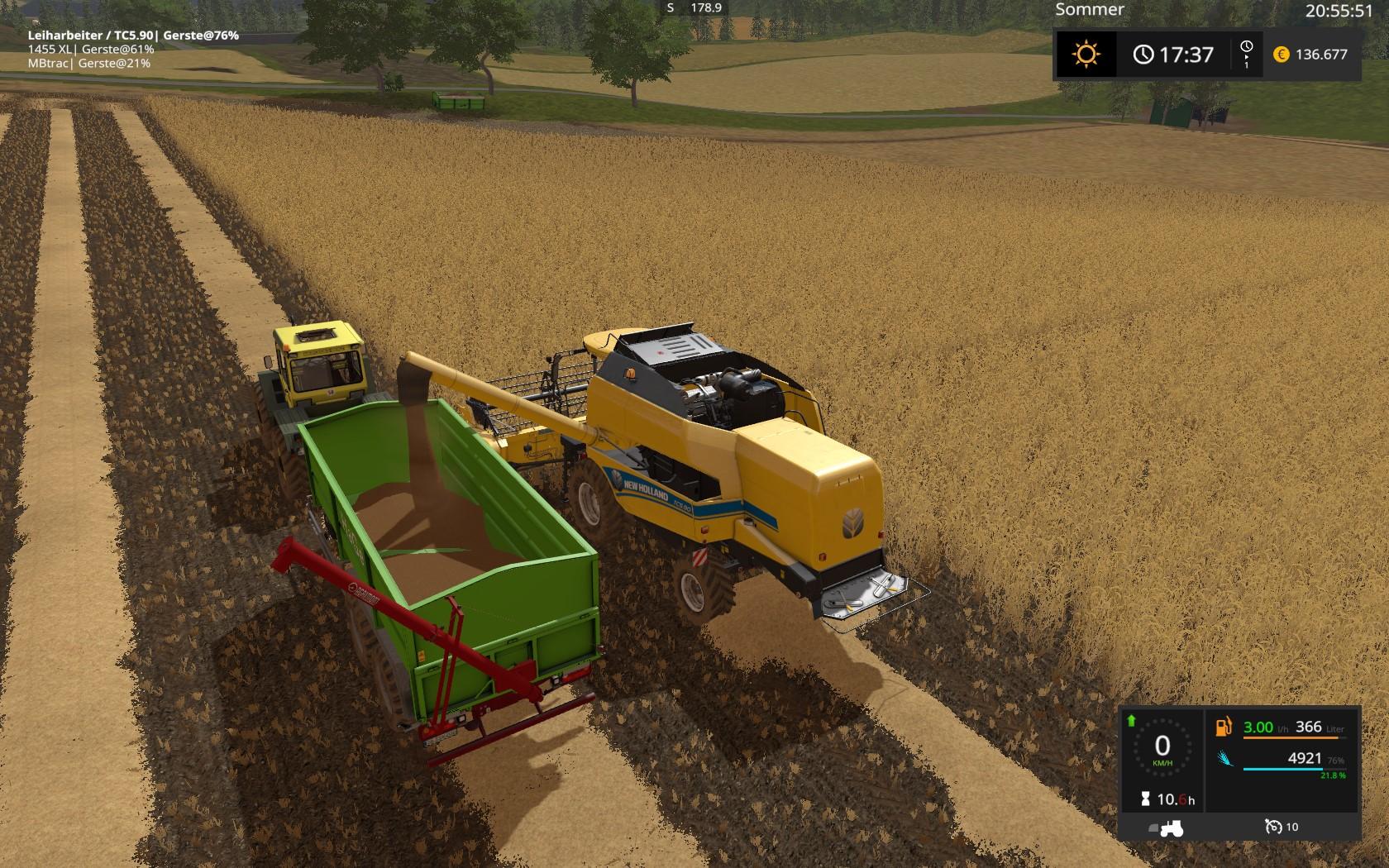Click the sun weather icon
Image resolution: width=1389 pixels, height=868 pixels.
coord(1086,55)
